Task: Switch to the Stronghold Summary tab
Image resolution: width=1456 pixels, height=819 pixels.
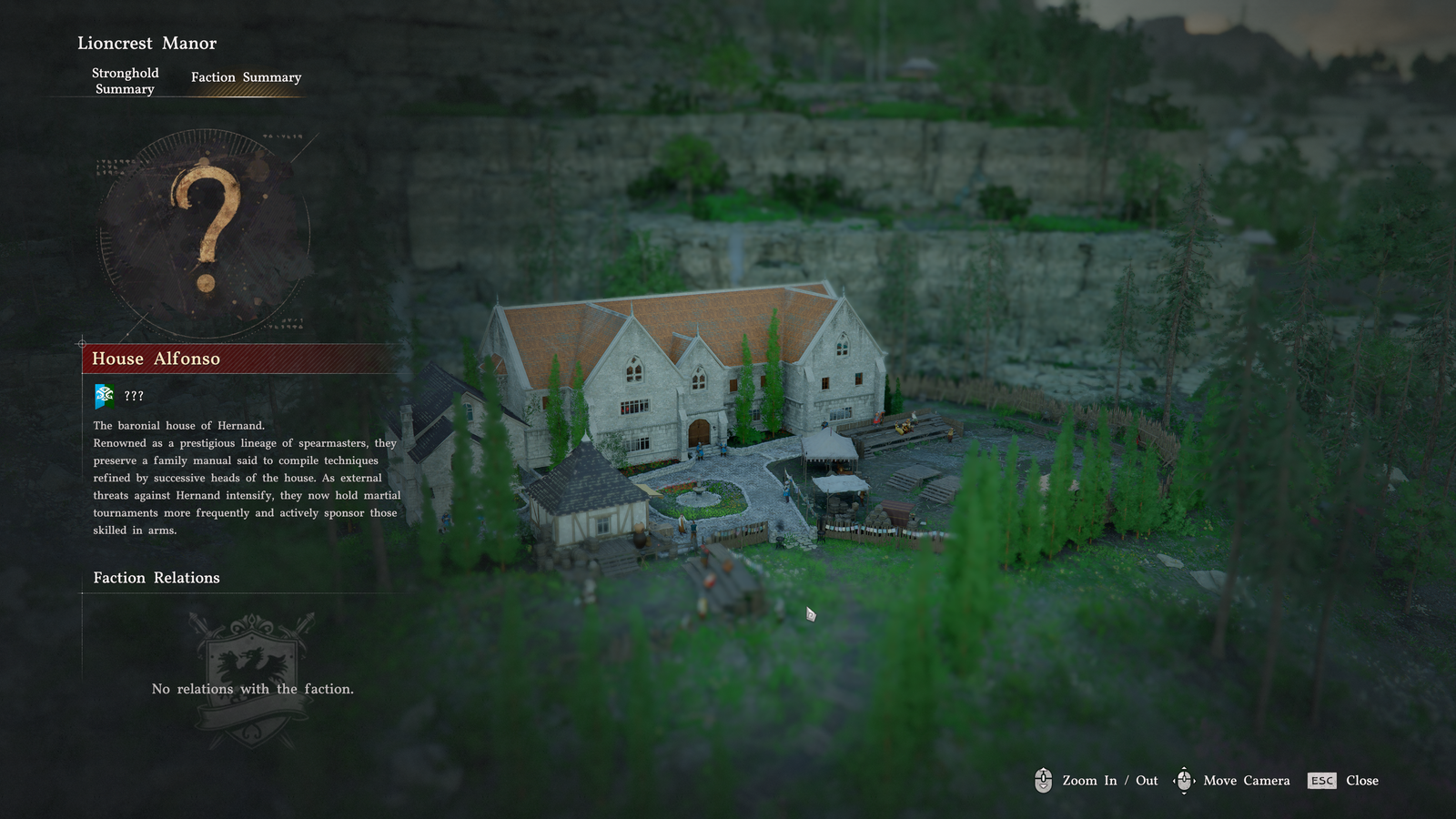Action: pyautogui.click(x=125, y=81)
